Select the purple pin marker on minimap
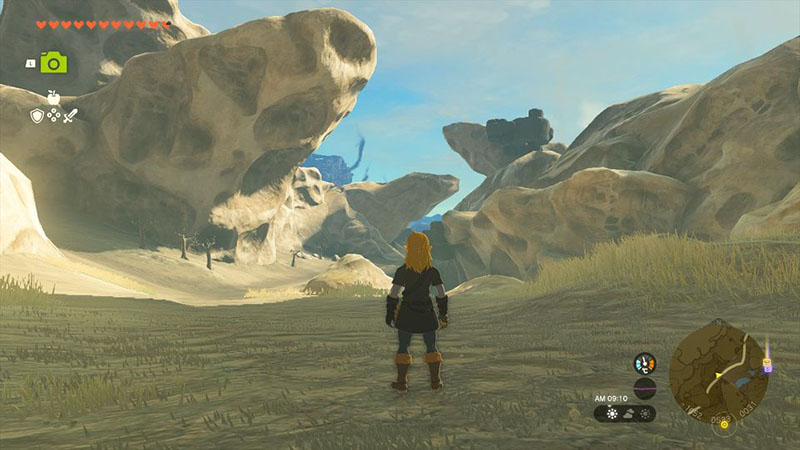 pyautogui.click(x=767, y=367)
